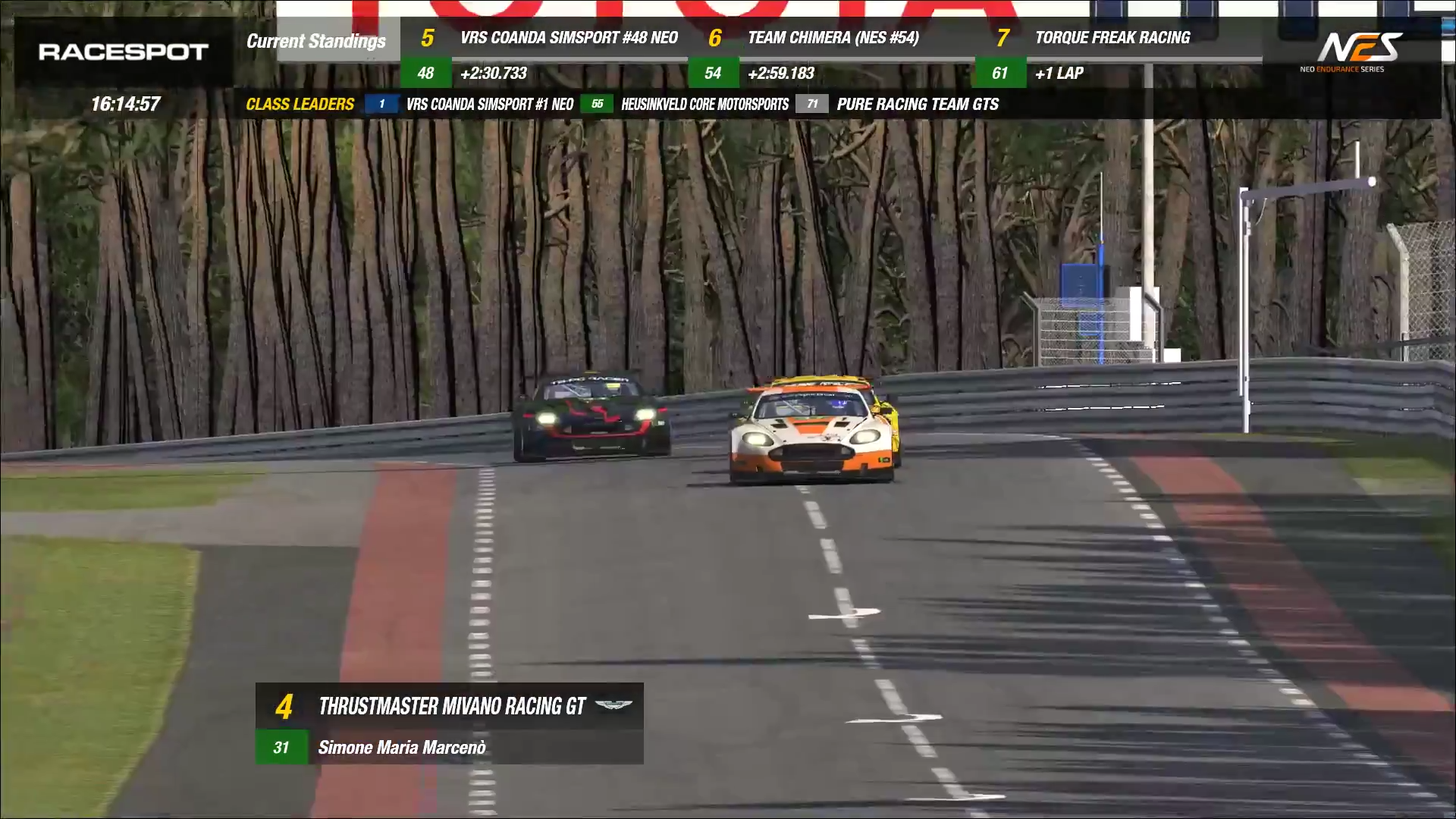Viewport: 1456px width, 819px height.
Task: Choose class leader Pure Racing Team GTS
Action: point(917,105)
